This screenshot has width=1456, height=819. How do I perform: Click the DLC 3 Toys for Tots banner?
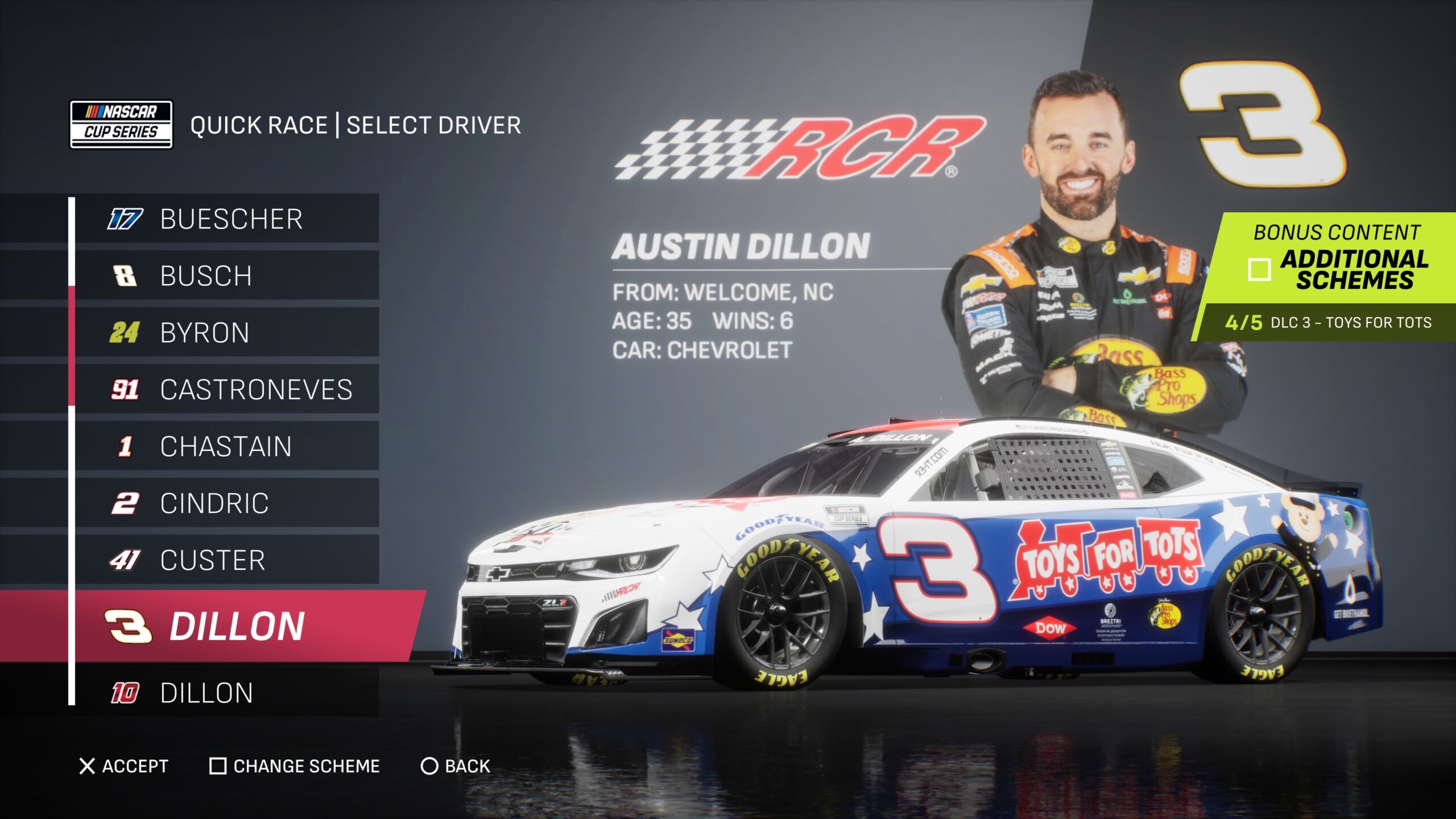pyautogui.click(x=1328, y=322)
